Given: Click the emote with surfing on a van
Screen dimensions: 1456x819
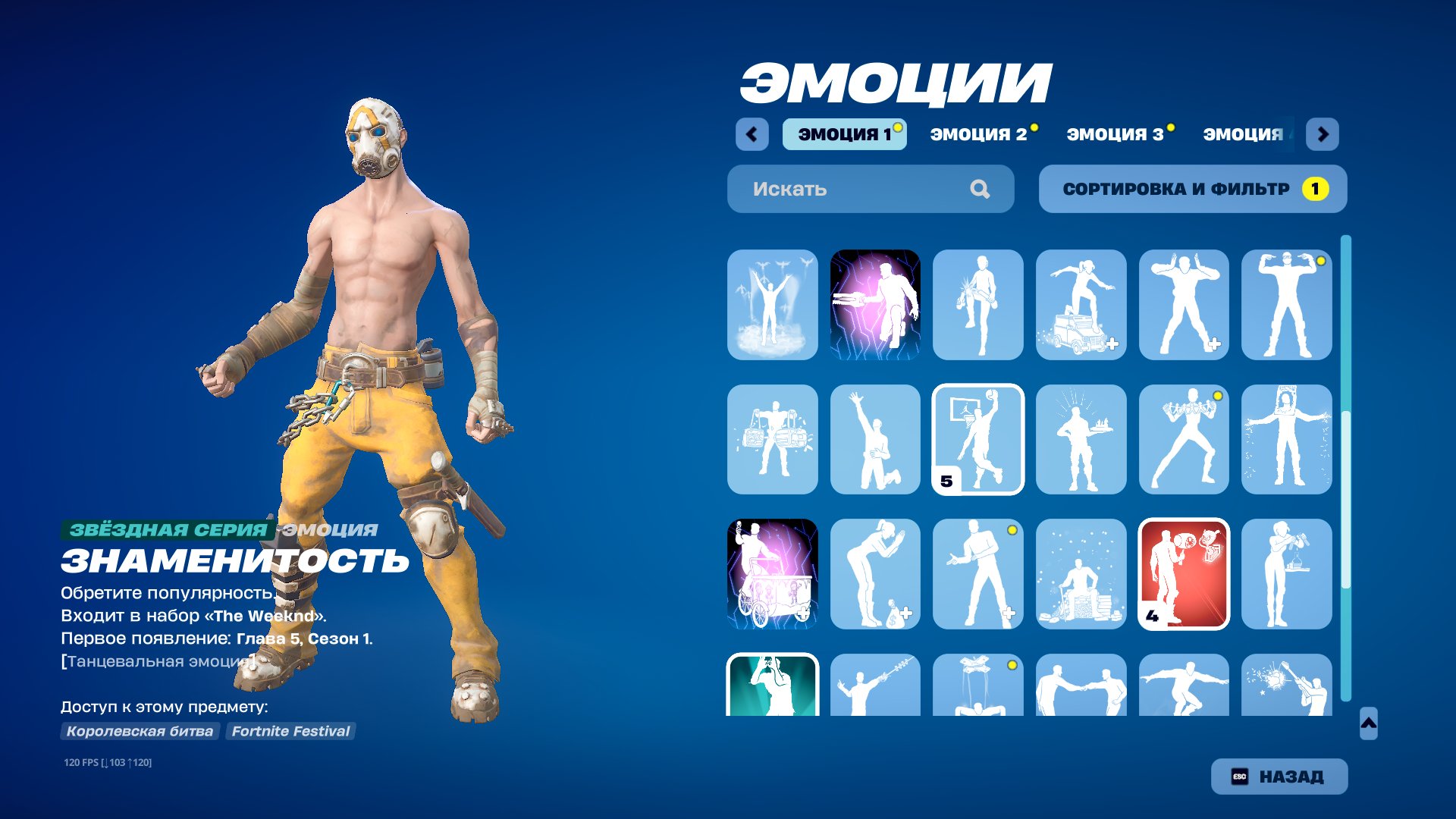Looking at the screenshot, I should (x=1081, y=303).
